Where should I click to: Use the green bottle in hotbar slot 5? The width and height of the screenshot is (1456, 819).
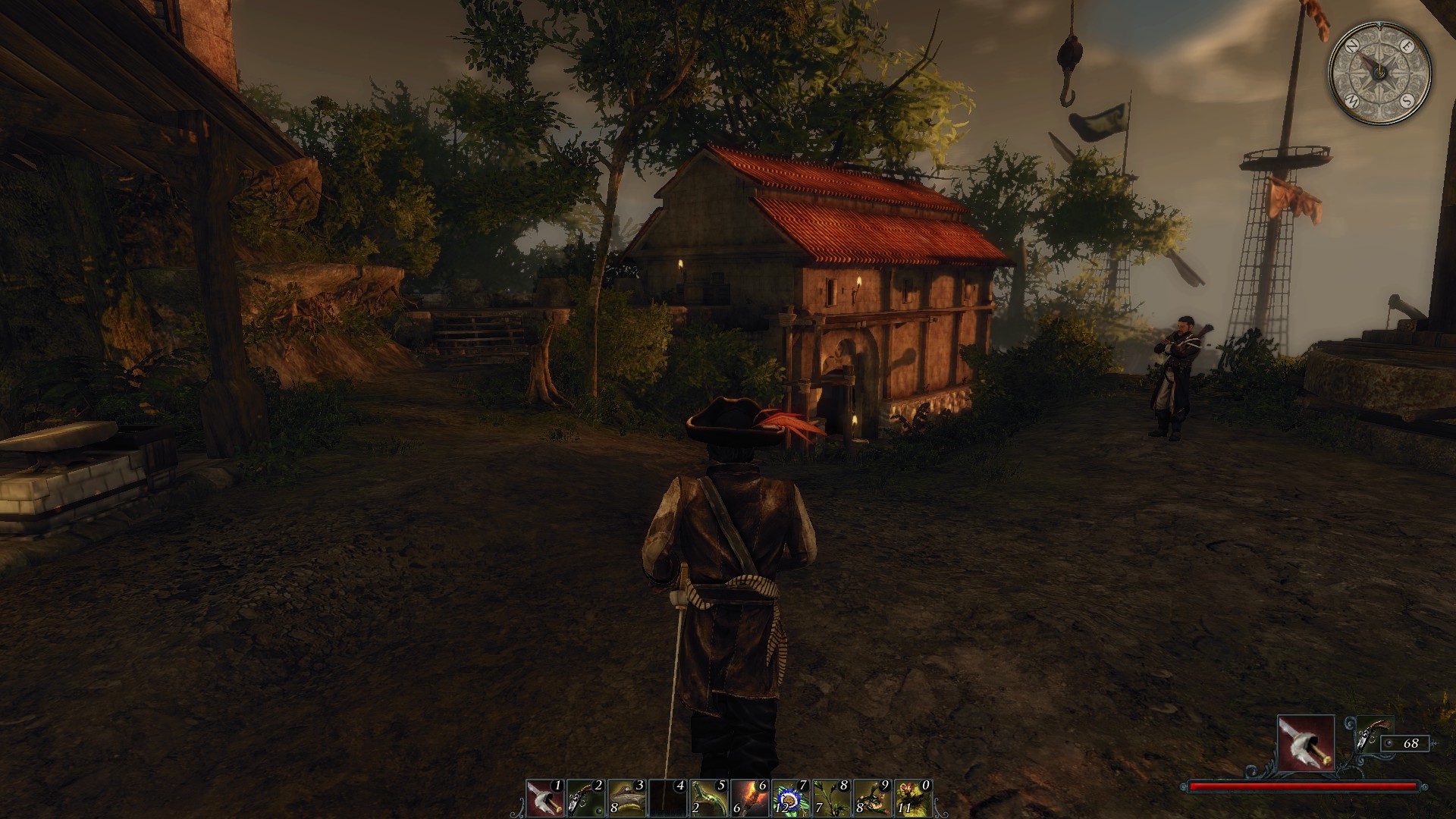click(x=709, y=798)
